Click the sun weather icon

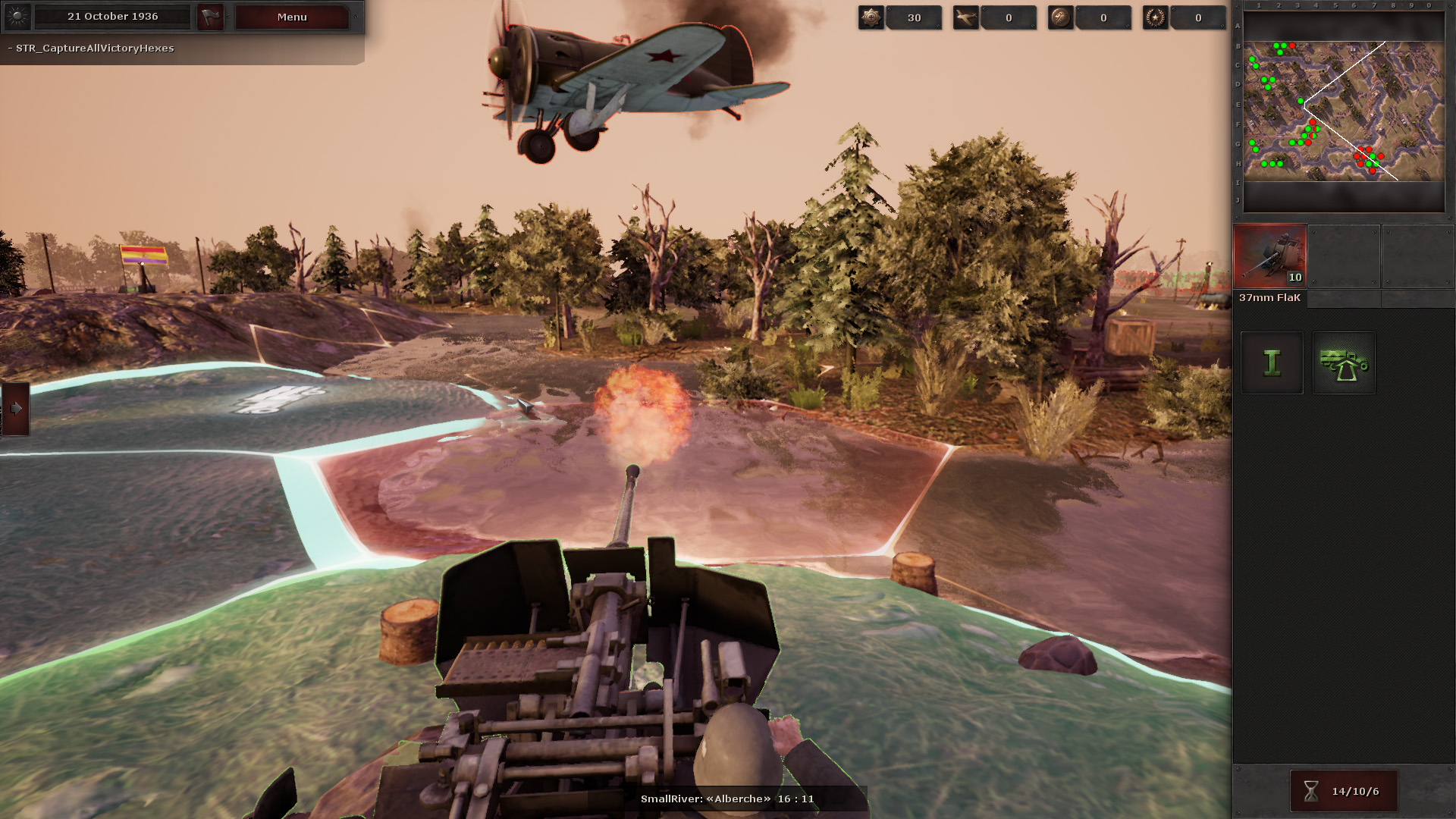(x=17, y=16)
